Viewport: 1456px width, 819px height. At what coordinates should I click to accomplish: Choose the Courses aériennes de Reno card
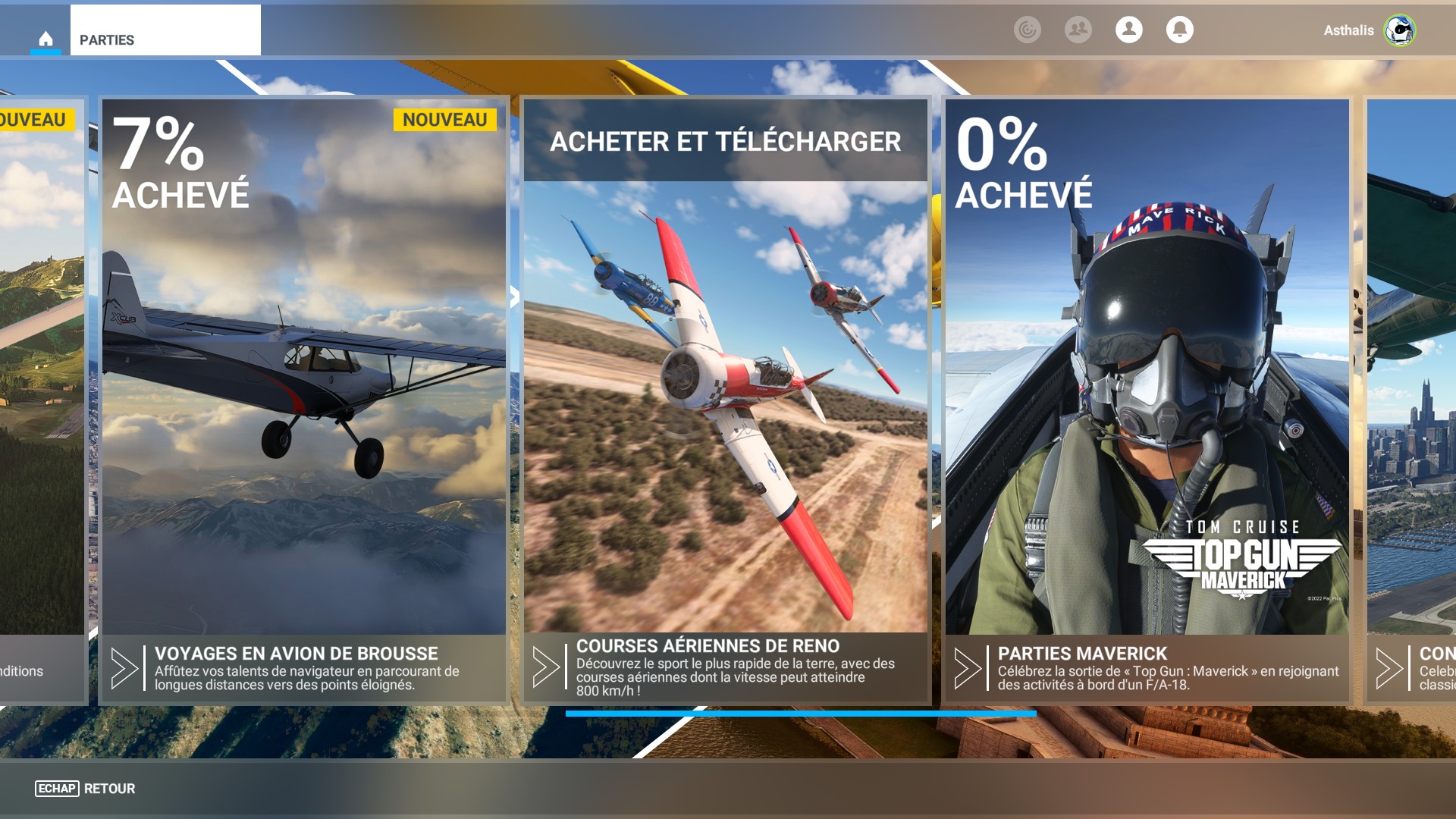click(x=725, y=400)
